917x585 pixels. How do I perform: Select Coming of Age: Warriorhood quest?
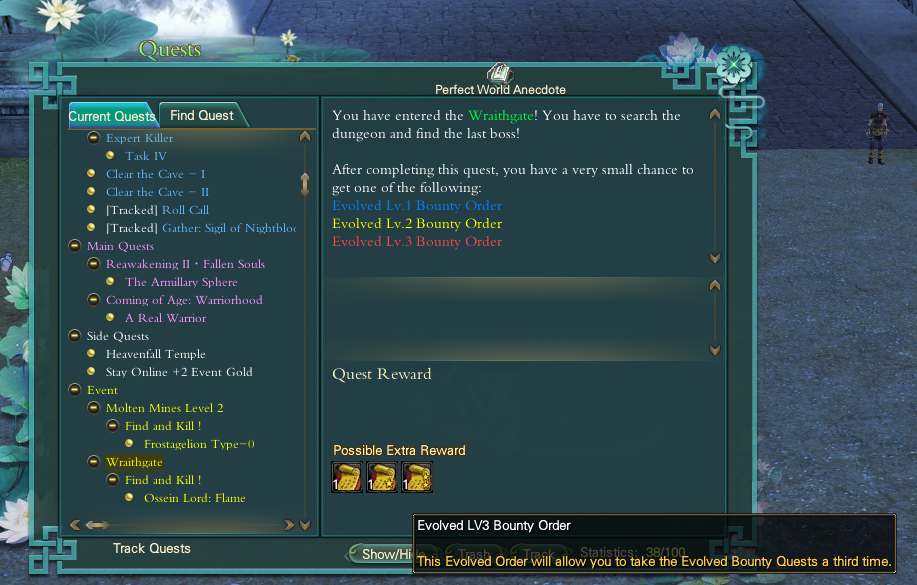(x=184, y=300)
